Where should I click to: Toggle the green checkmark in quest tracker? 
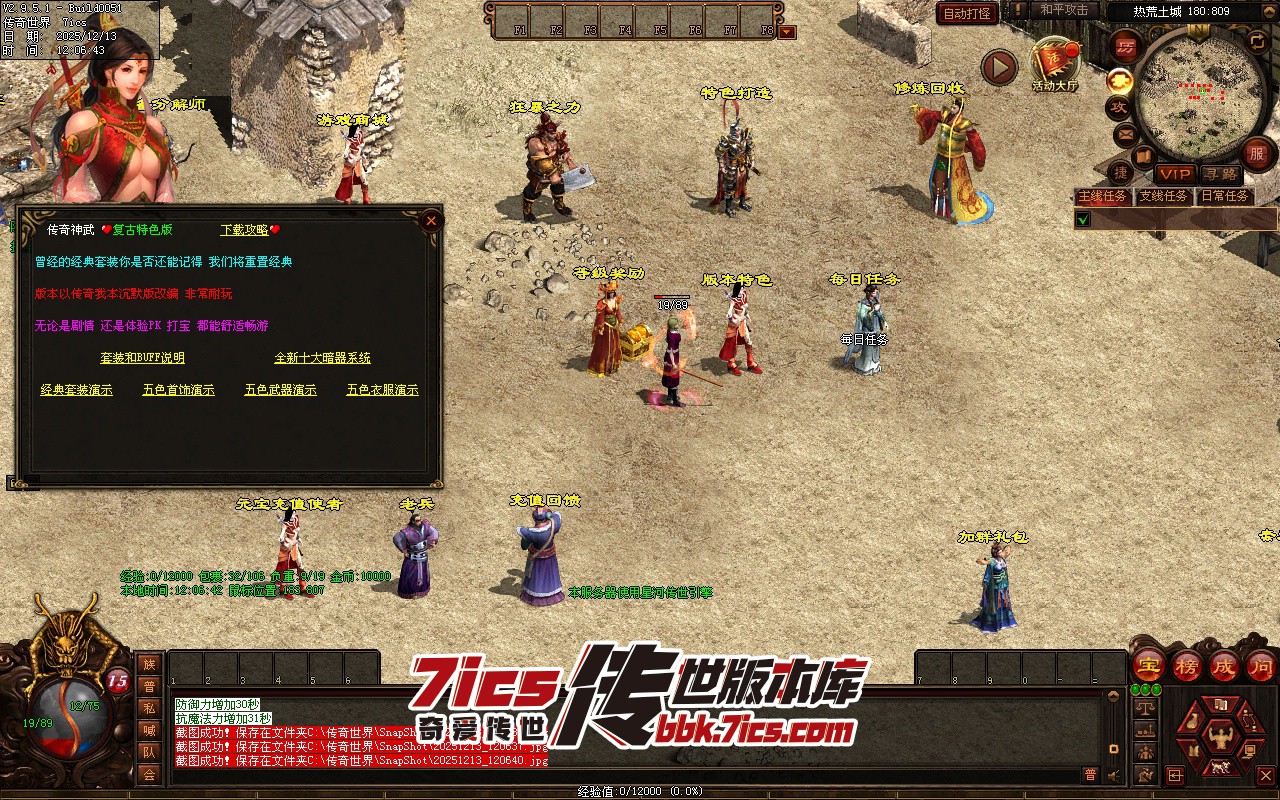(1083, 219)
